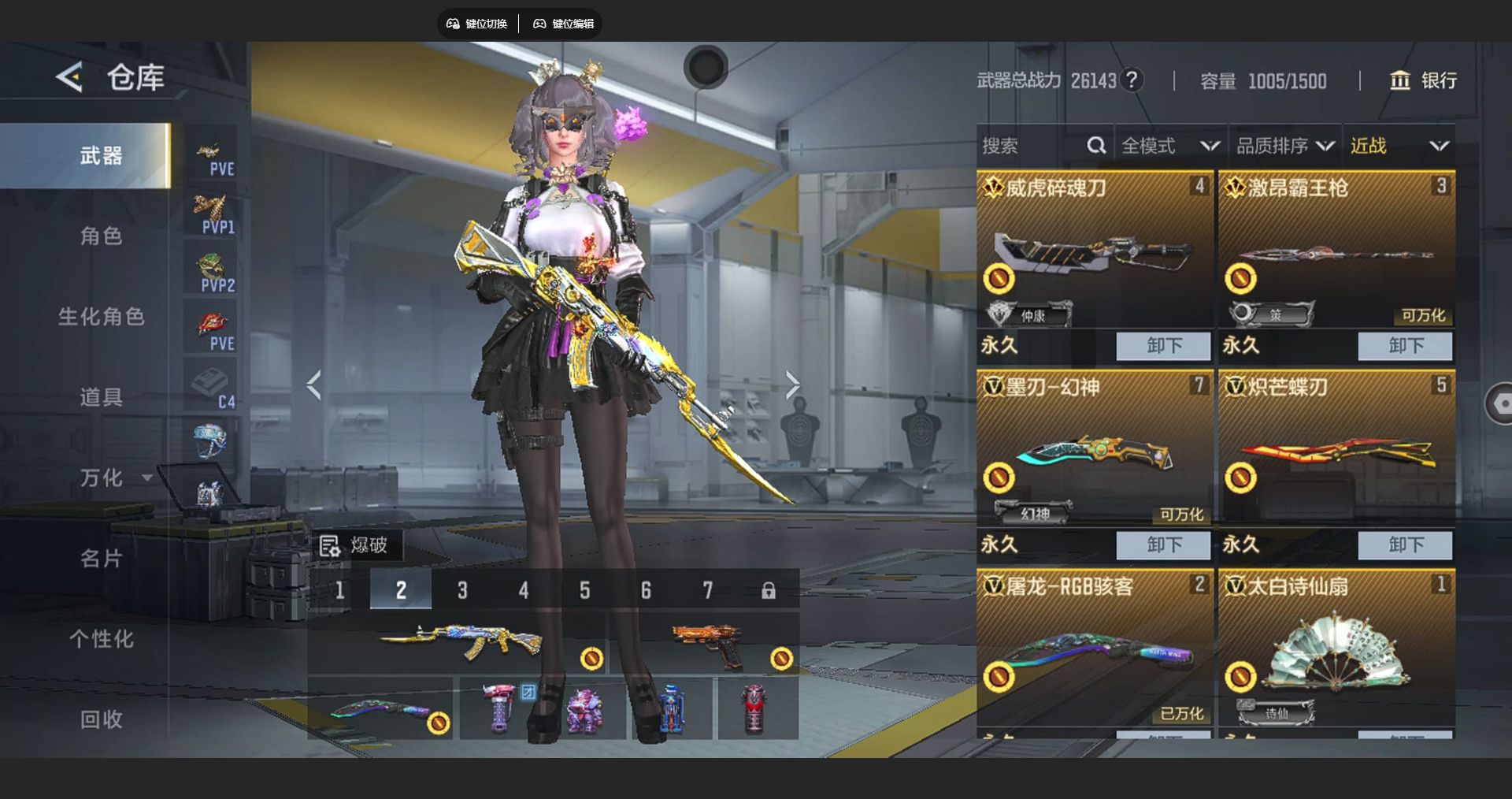Click the weapon power question mark help
The image size is (1512, 799).
point(1132,80)
